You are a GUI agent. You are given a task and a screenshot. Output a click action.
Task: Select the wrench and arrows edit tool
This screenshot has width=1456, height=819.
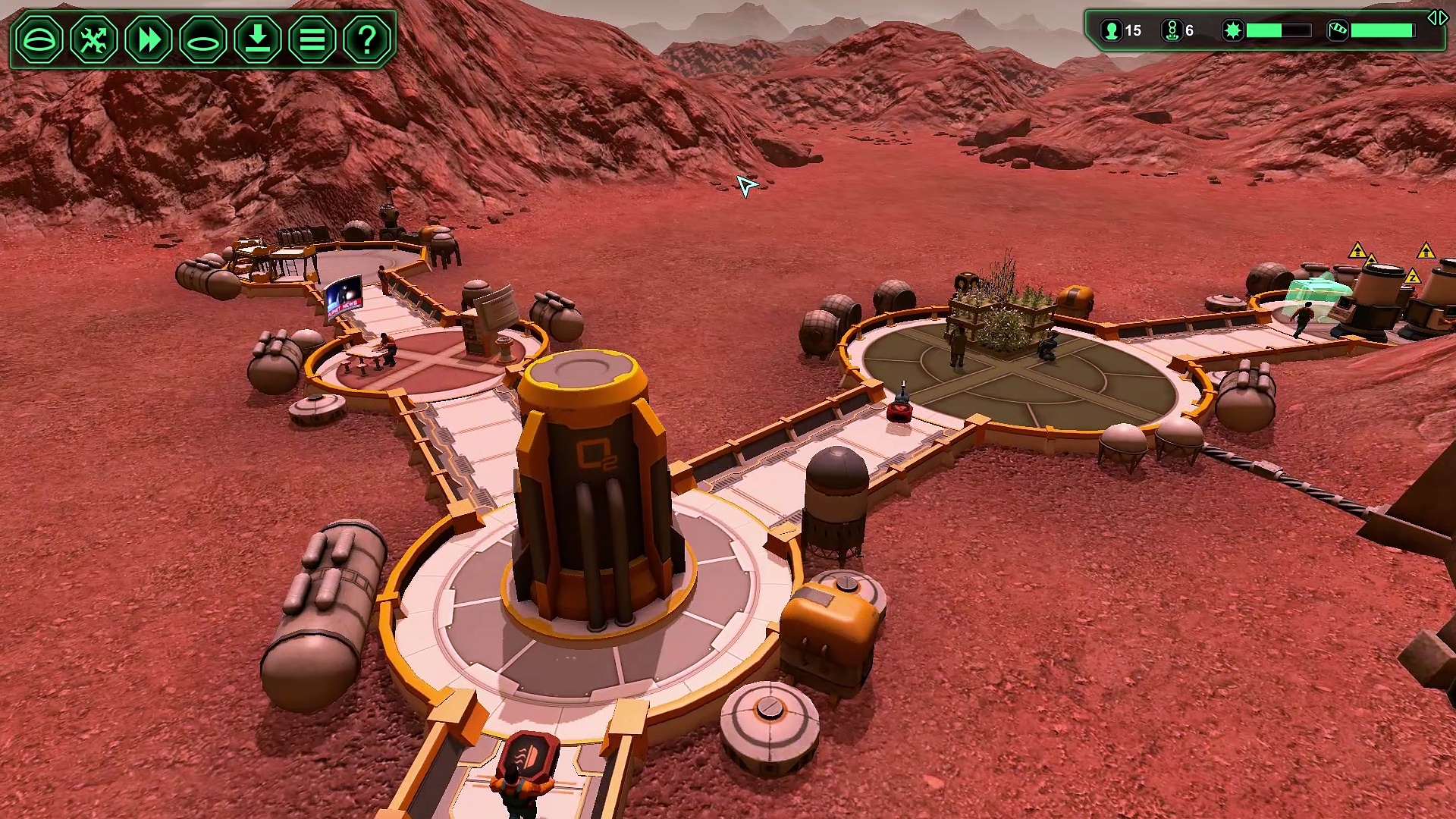pyautogui.click(x=94, y=39)
